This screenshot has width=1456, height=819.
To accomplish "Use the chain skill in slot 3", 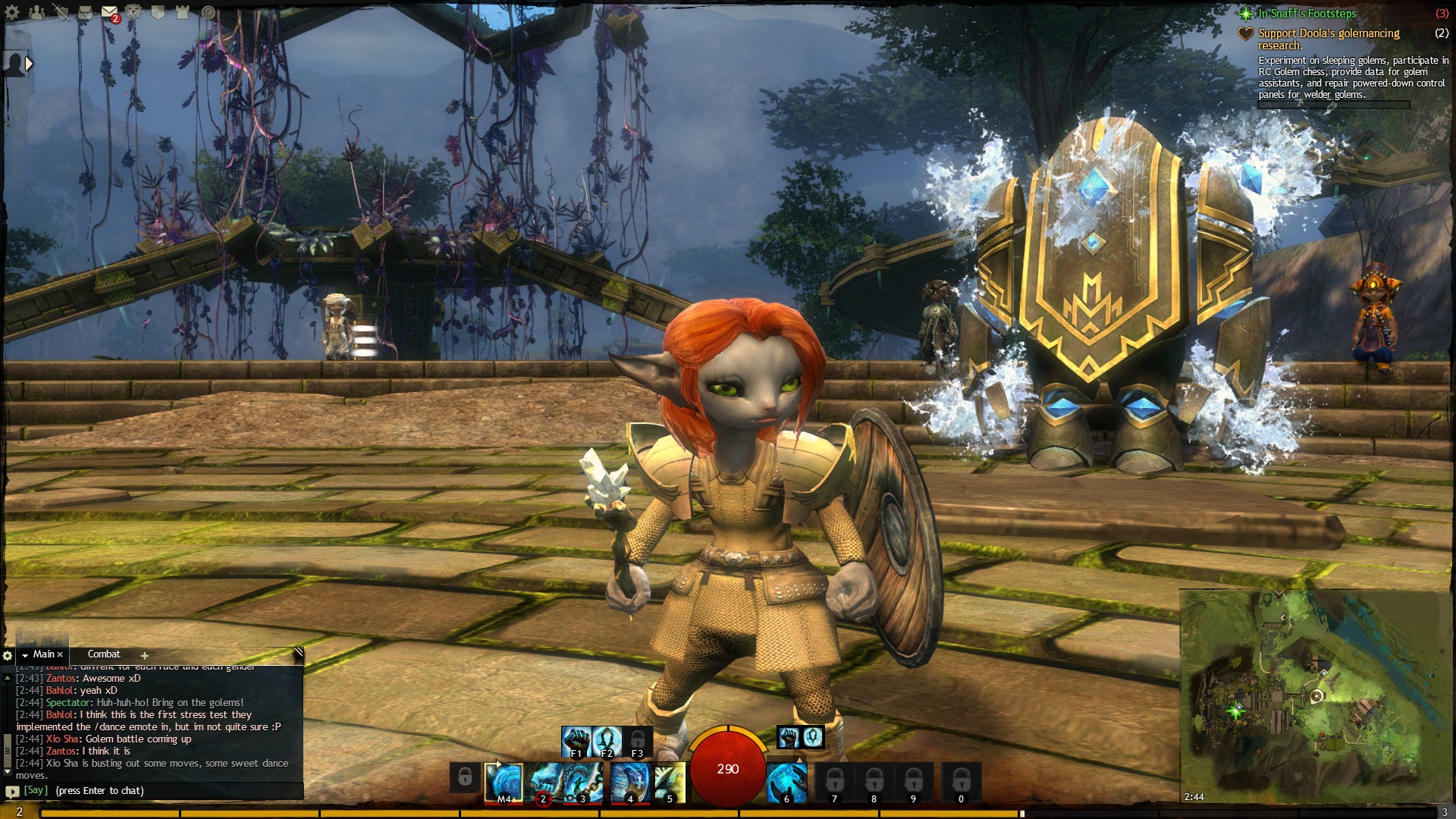I will pos(582,782).
